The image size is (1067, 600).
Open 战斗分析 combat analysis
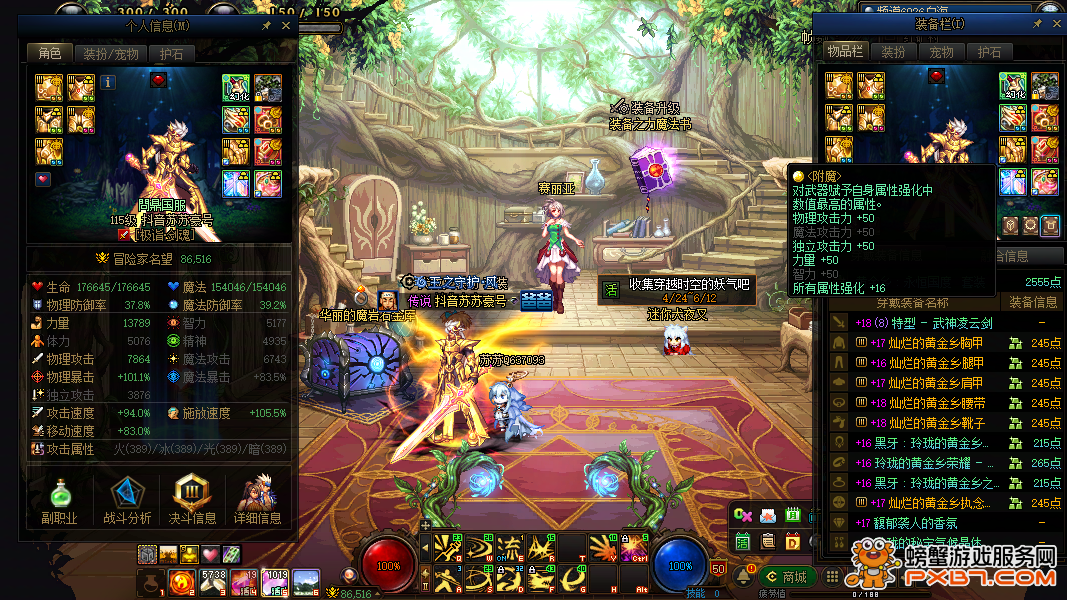tap(127, 500)
